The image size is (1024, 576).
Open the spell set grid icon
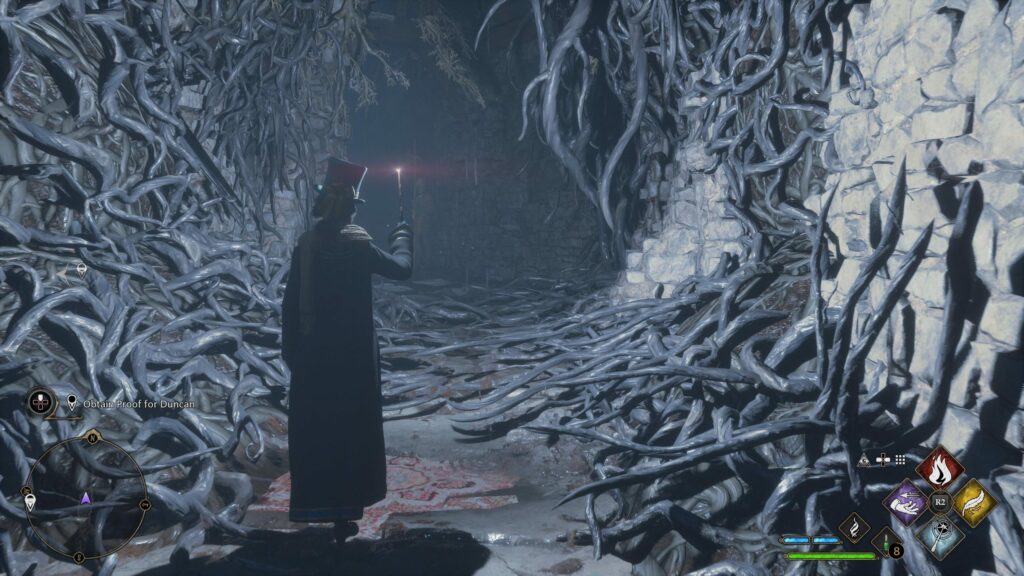click(x=899, y=459)
